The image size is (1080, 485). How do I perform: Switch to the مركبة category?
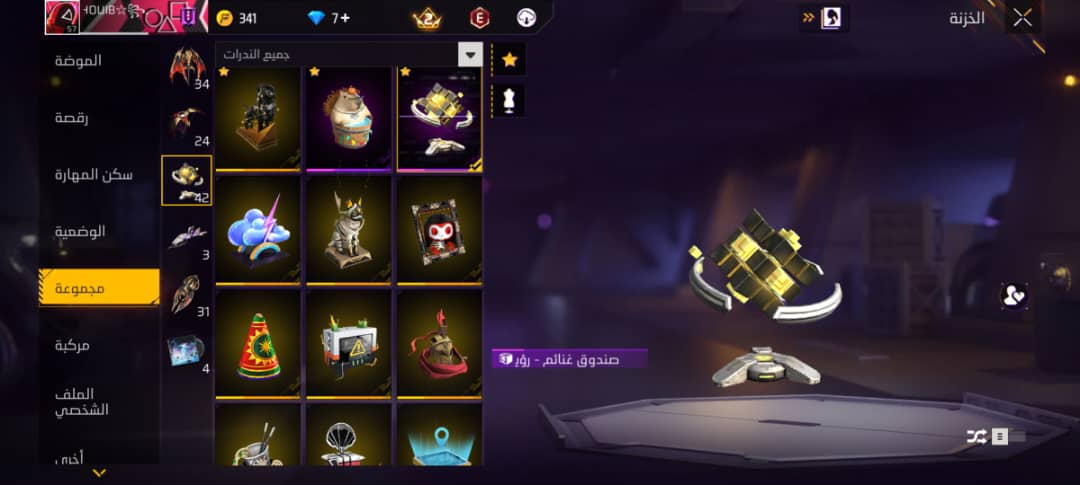click(72, 345)
